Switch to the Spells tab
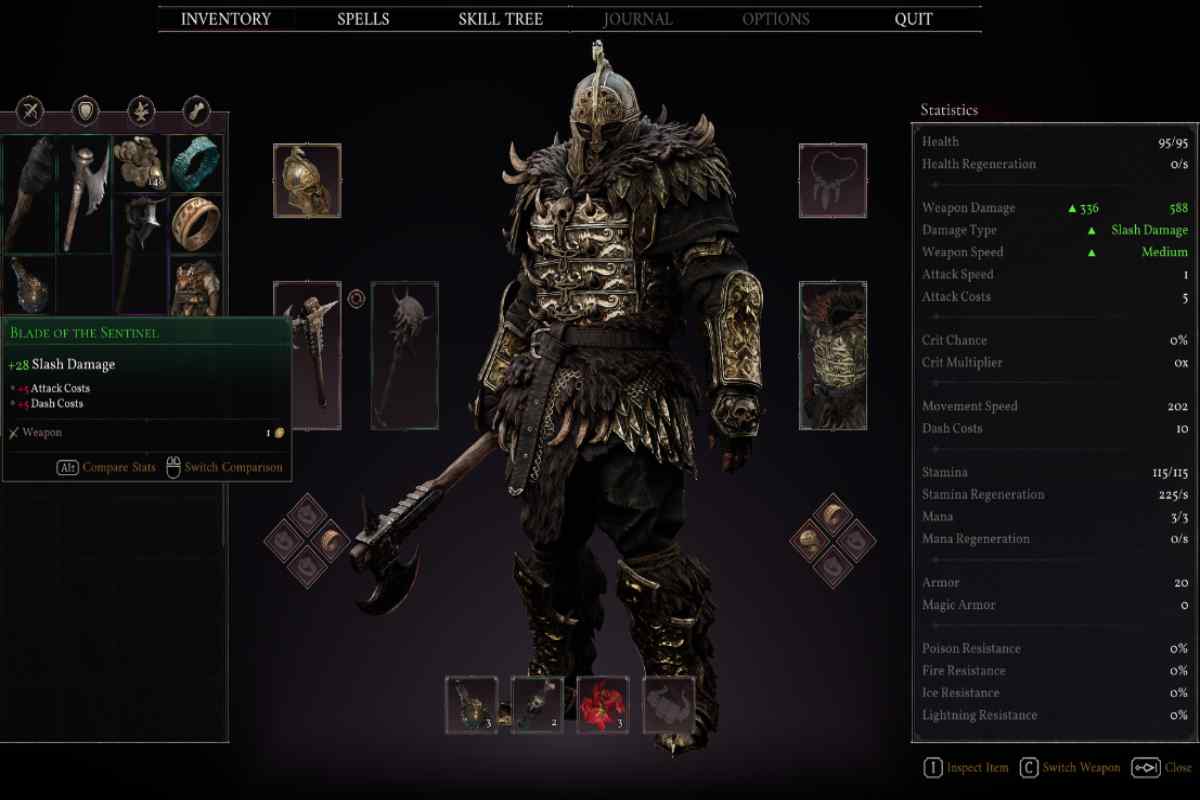The height and width of the screenshot is (800, 1200). point(363,19)
